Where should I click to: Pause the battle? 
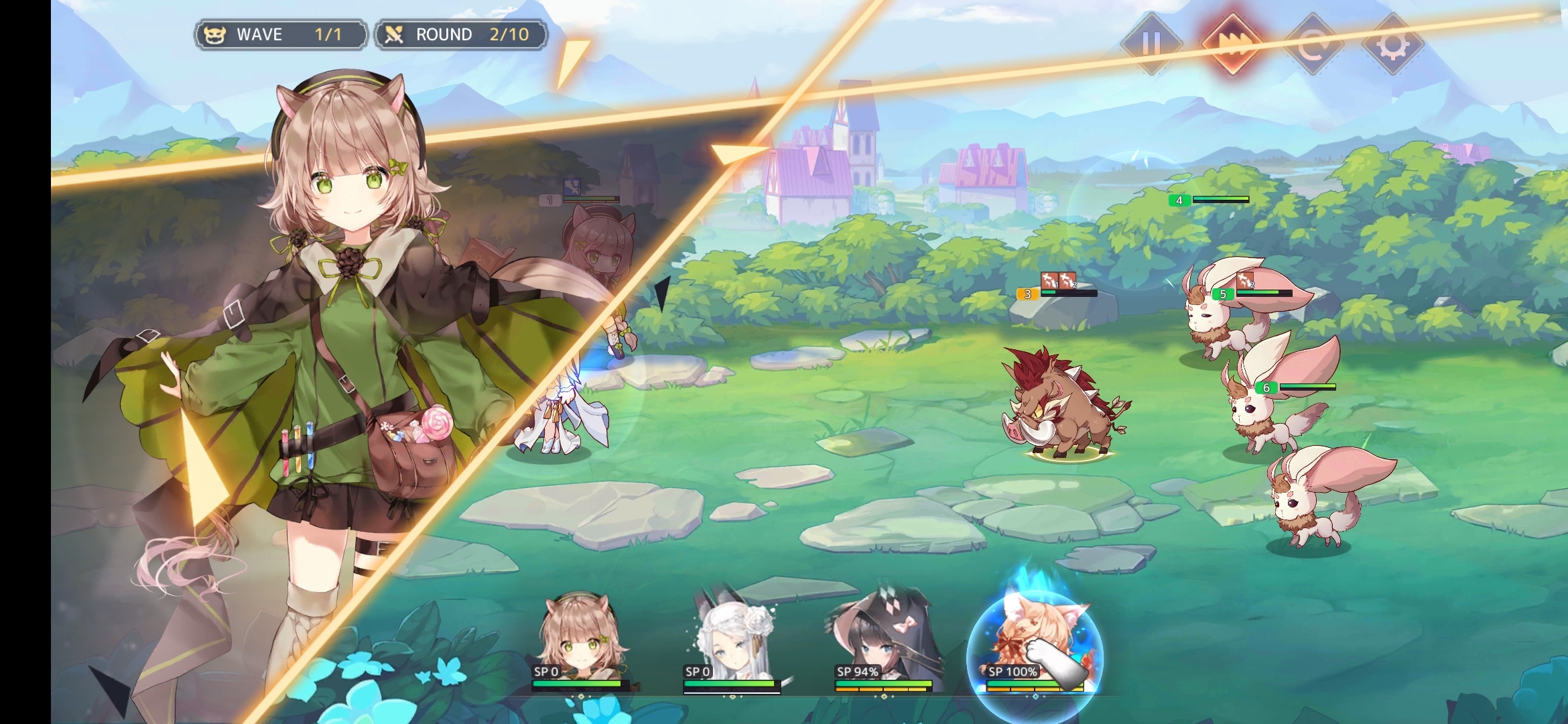1151,44
